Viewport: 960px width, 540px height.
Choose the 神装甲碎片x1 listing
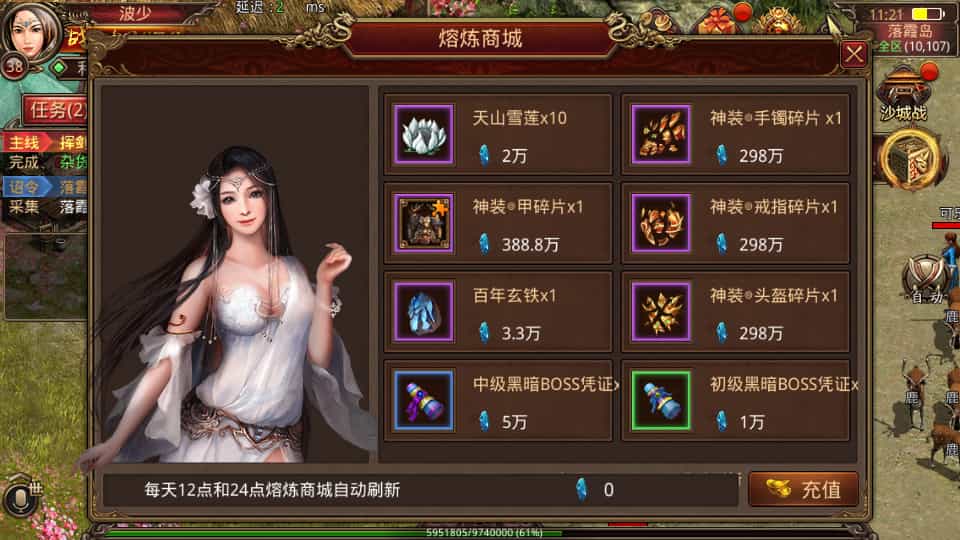[498, 223]
